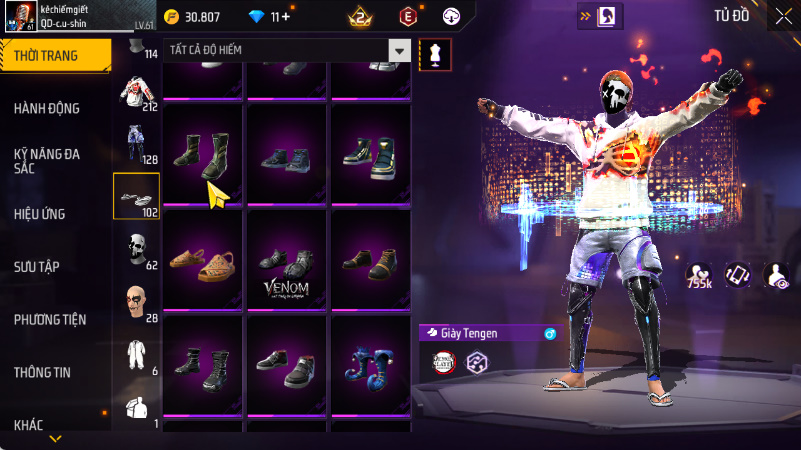
Task: Open the Hành Động section
Action: pos(47,108)
